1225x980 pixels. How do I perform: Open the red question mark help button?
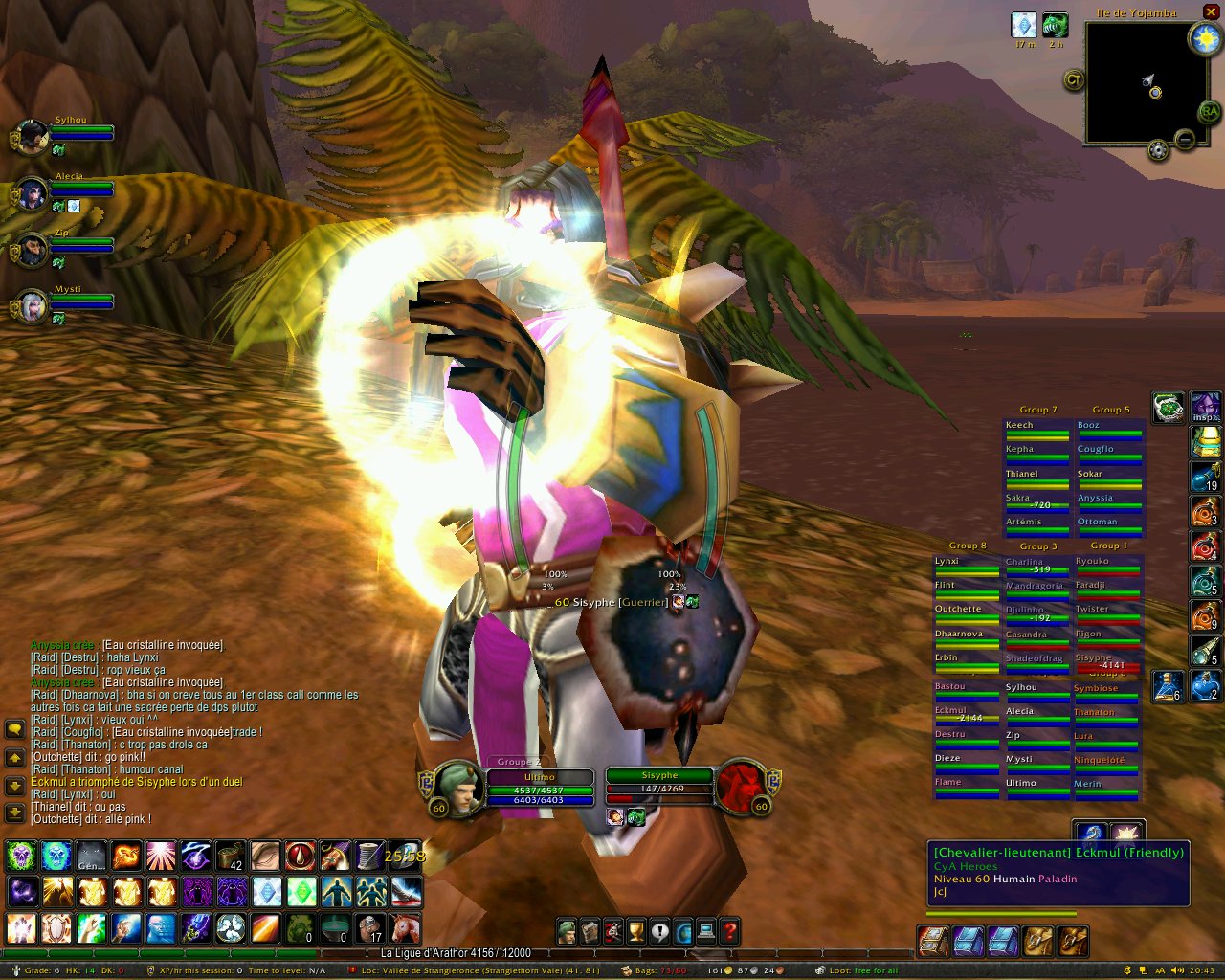point(730,930)
